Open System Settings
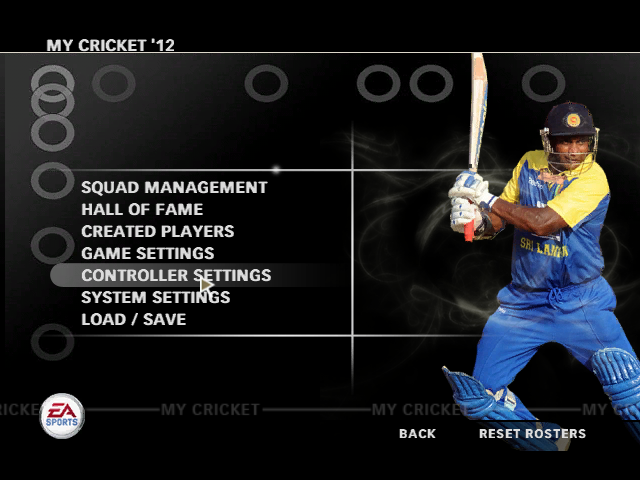This screenshot has width=640, height=480. pyautogui.click(x=155, y=297)
